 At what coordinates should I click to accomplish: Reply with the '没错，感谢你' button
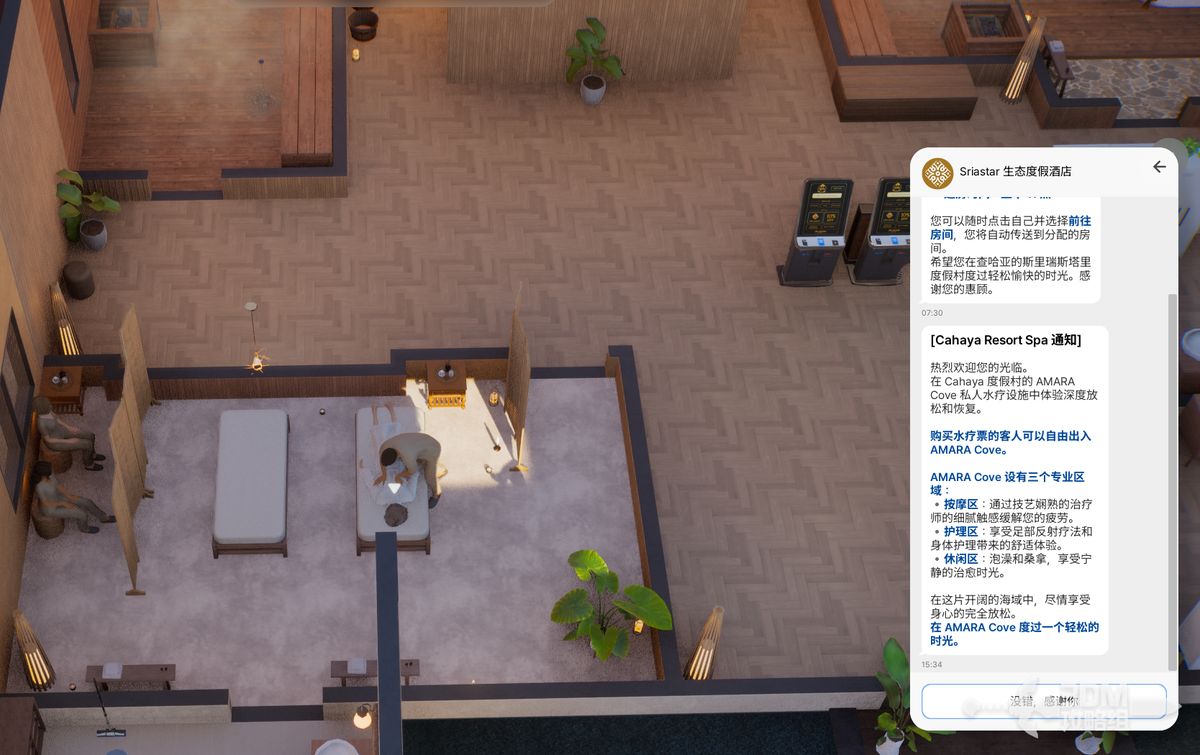(1043, 701)
